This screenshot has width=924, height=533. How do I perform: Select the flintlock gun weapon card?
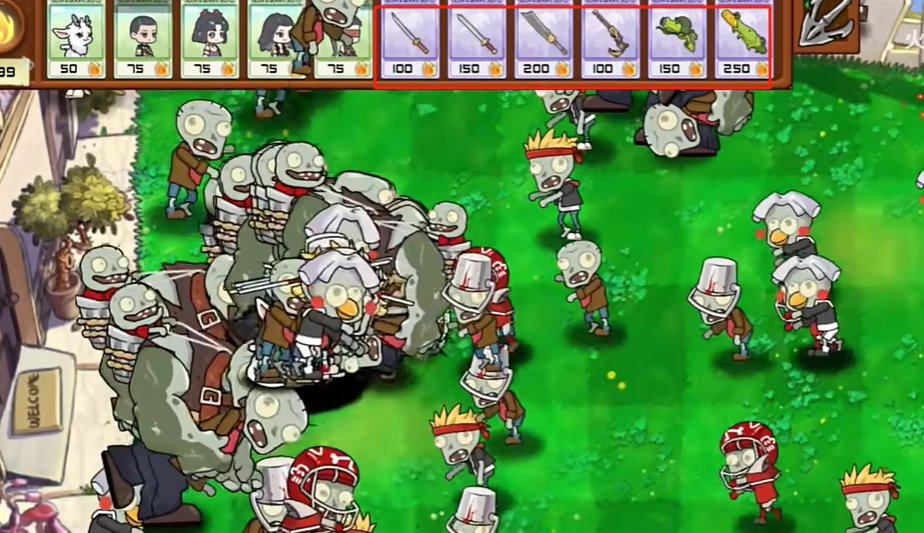[610, 38]
